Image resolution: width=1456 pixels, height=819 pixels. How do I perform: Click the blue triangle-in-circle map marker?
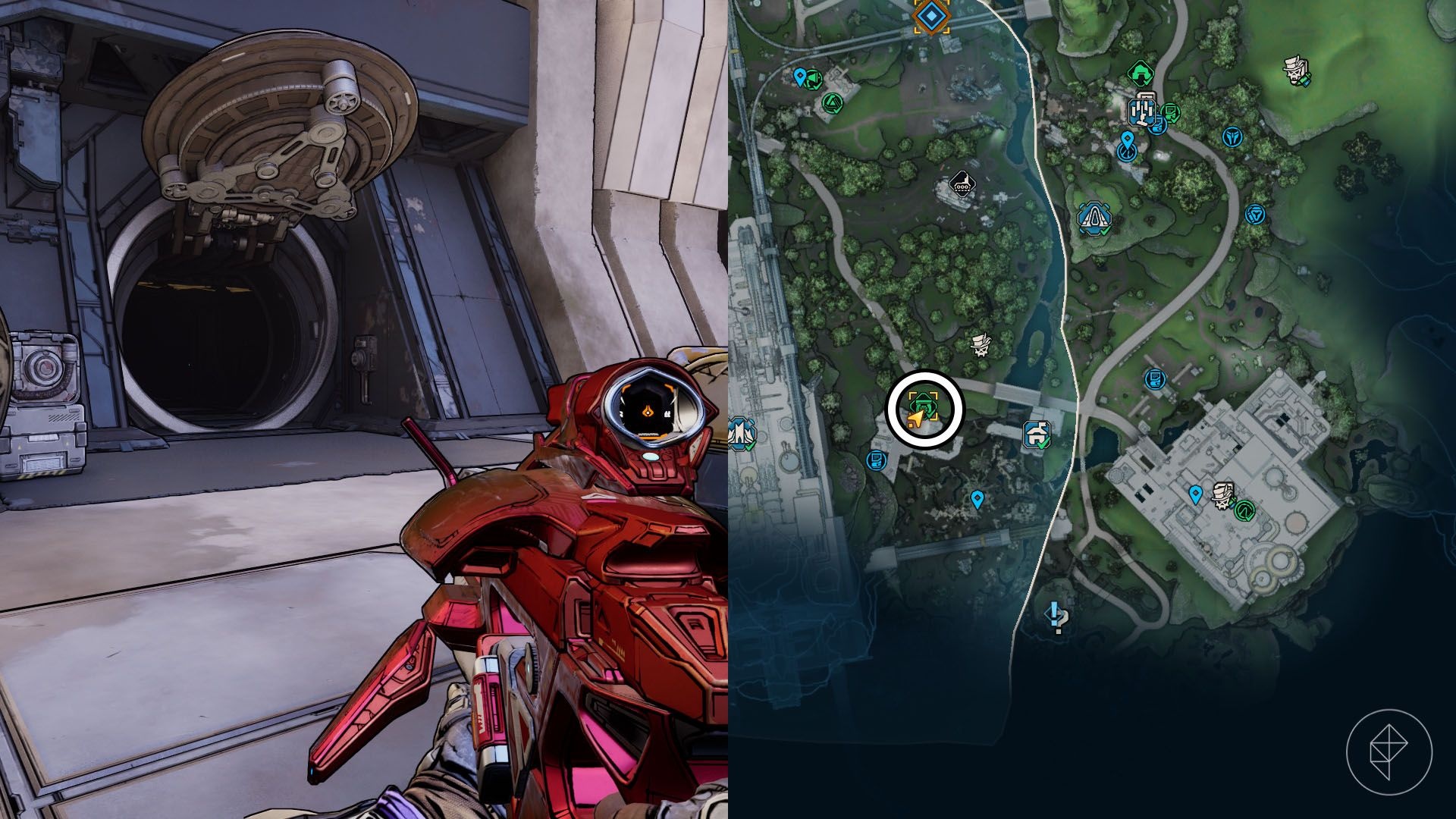click(x=1255, y=215)
